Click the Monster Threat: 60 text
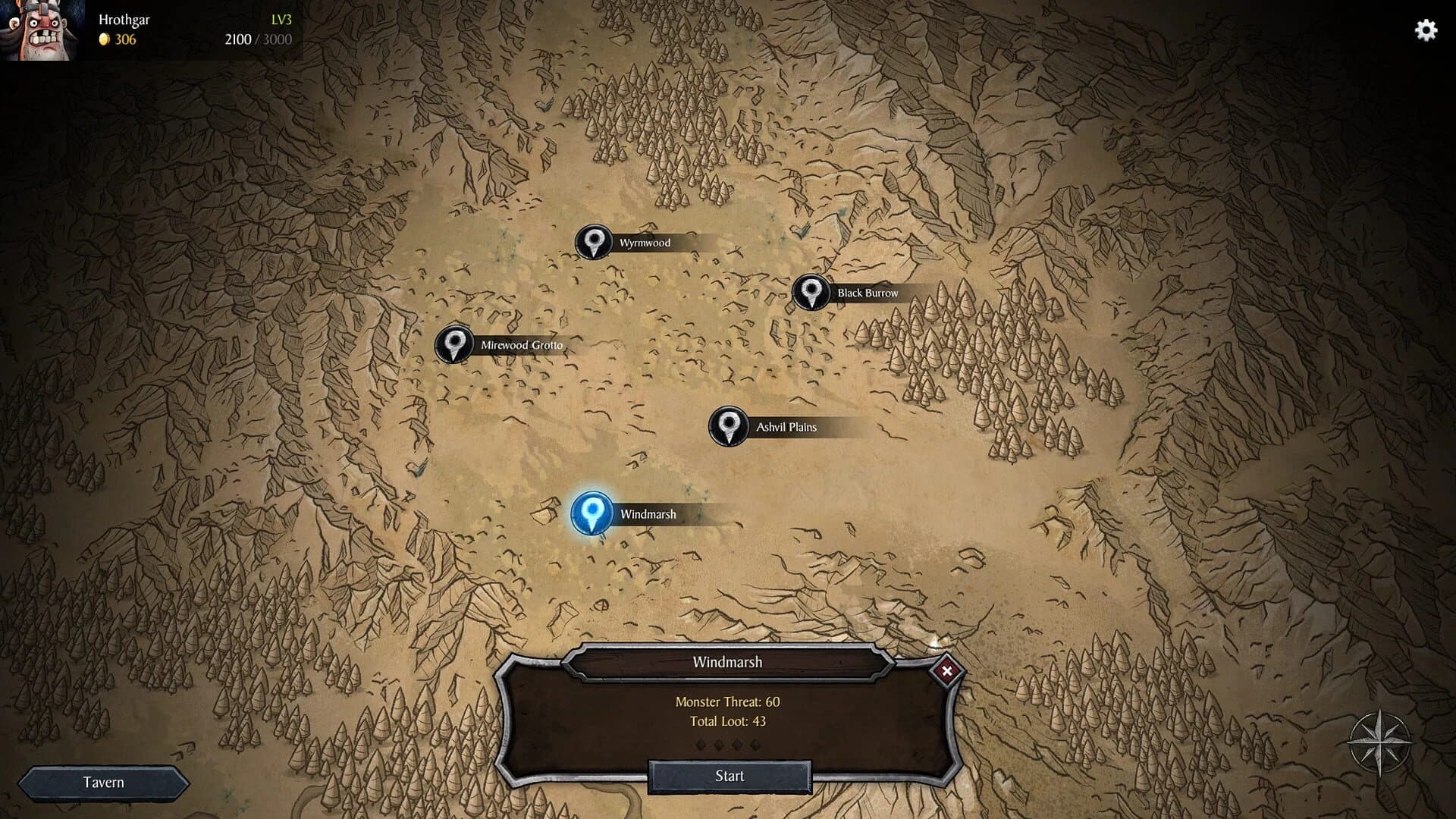 (728, 702)
